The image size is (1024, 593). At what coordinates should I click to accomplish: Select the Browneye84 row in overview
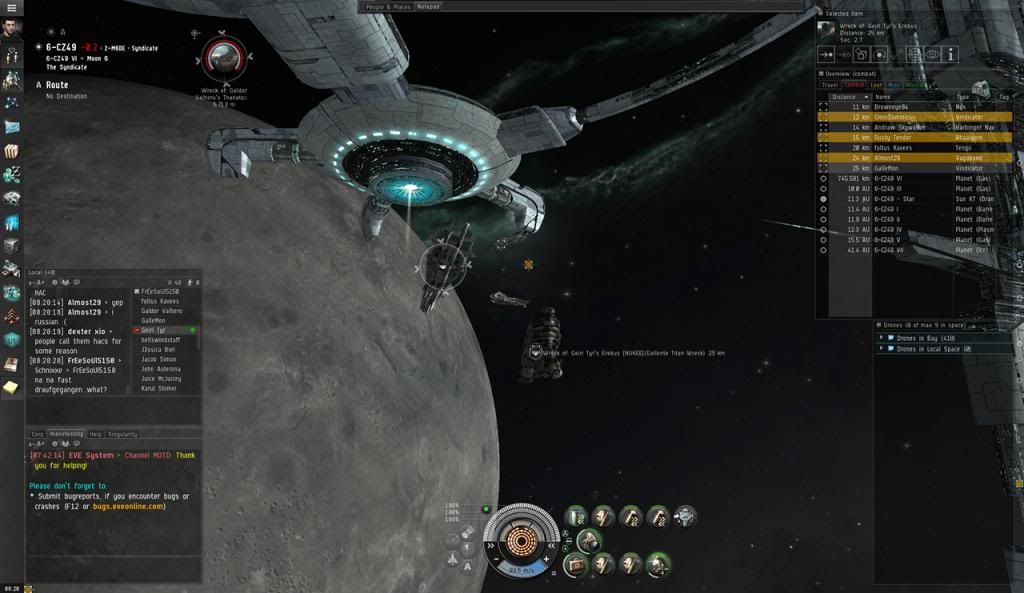coord(893,107)
